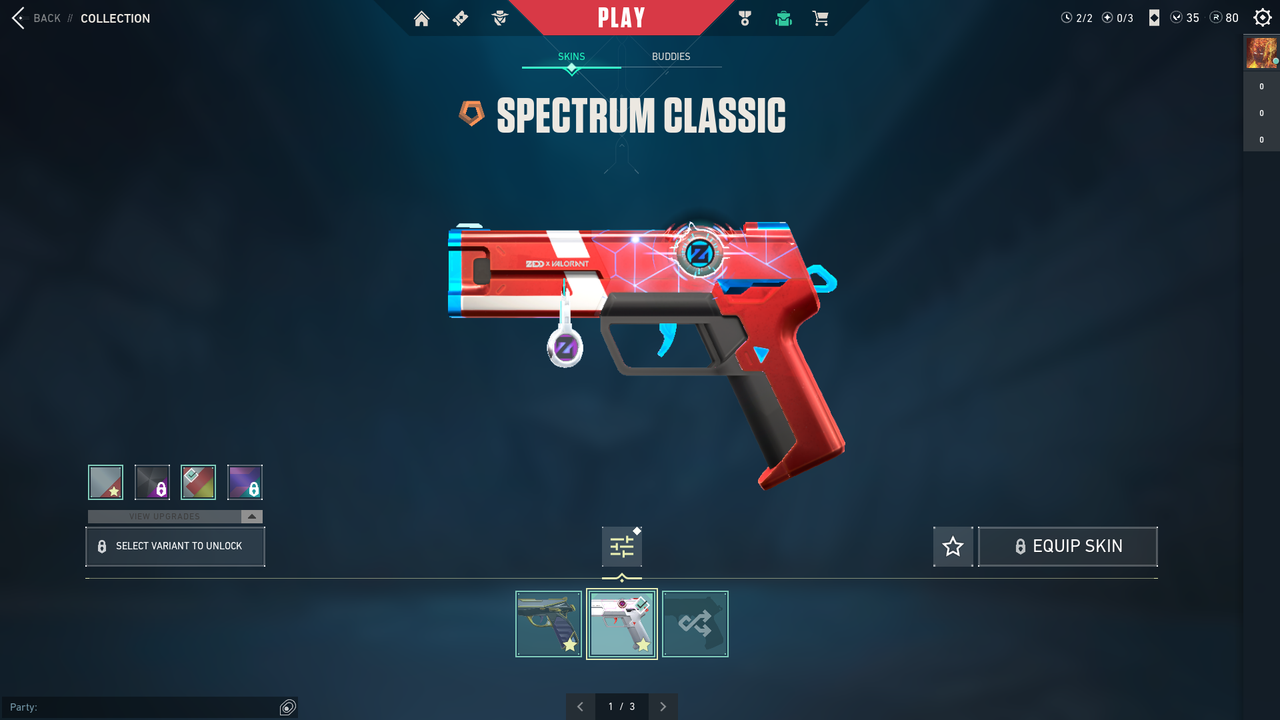This screenshot has height=720, width=1280.
Task: Open the Career medal icon
Action: 744,18
